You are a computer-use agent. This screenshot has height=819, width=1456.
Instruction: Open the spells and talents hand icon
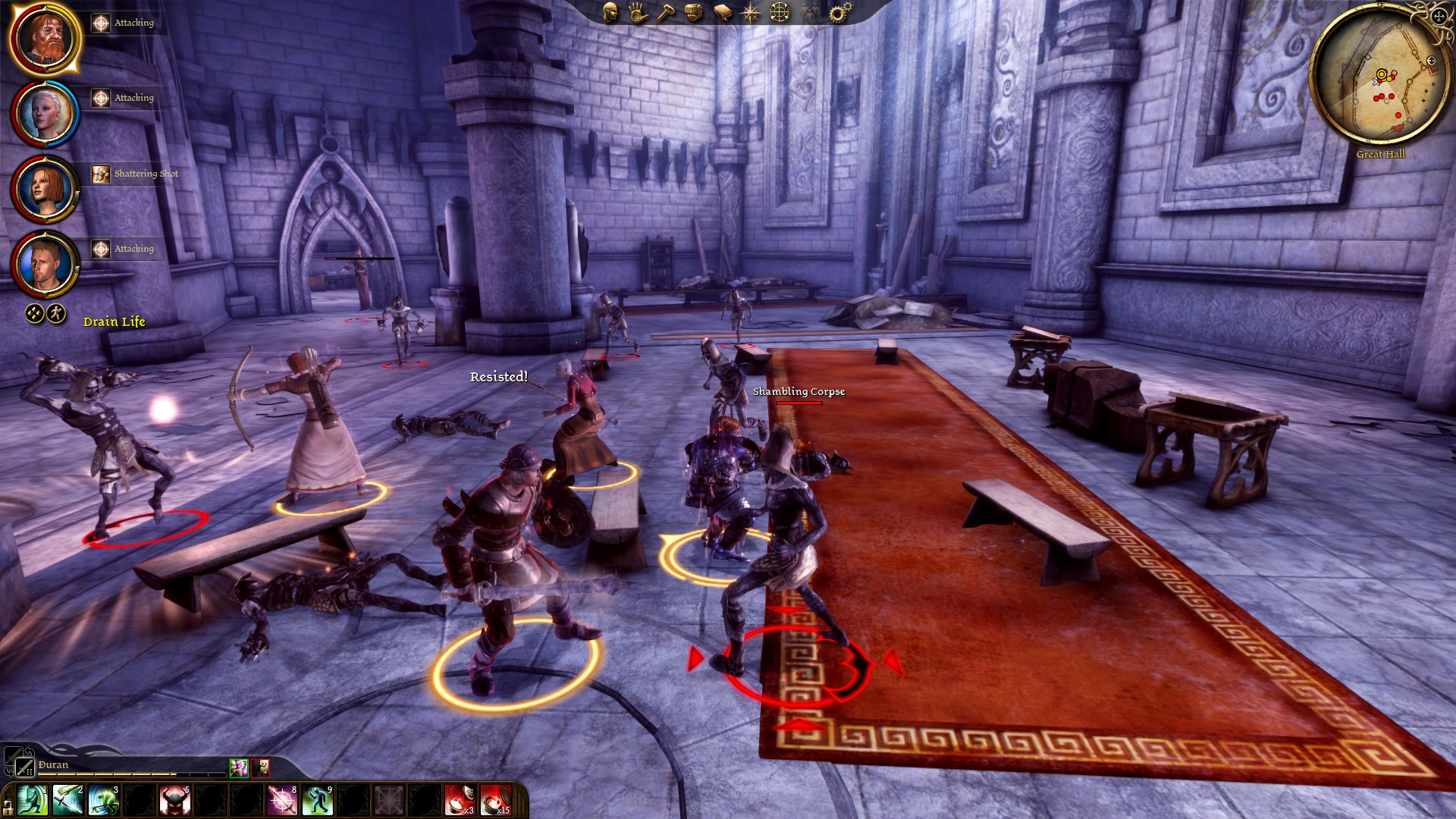638,12
